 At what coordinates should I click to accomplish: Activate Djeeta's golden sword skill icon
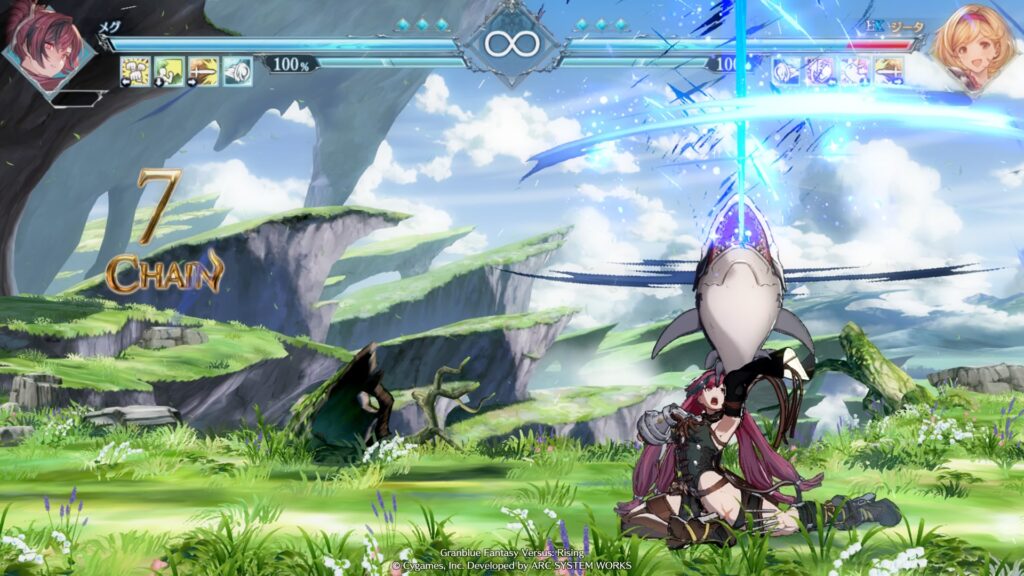[x=889, y=70]
